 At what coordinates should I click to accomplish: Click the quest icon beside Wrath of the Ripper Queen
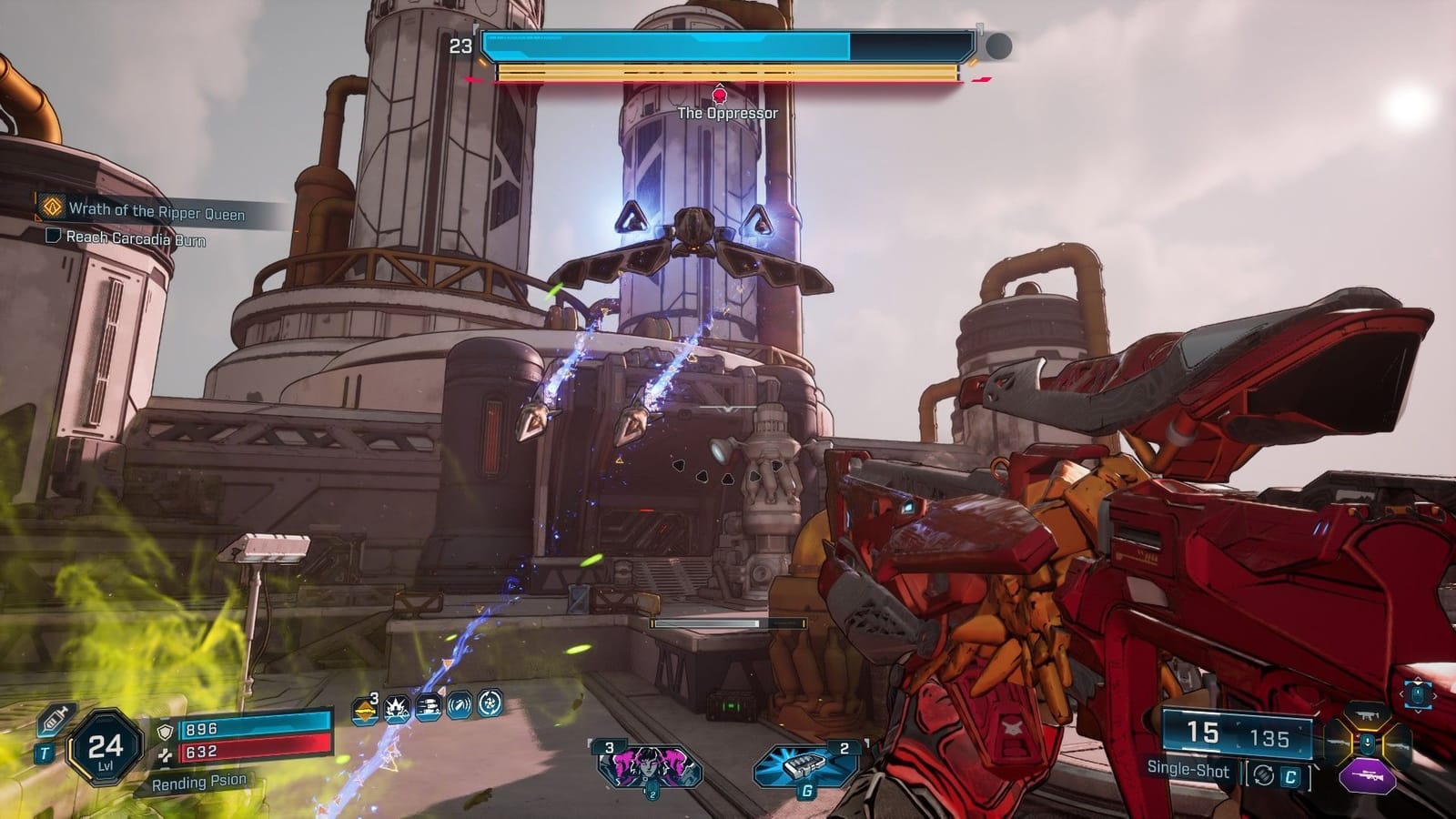[50, 207]
